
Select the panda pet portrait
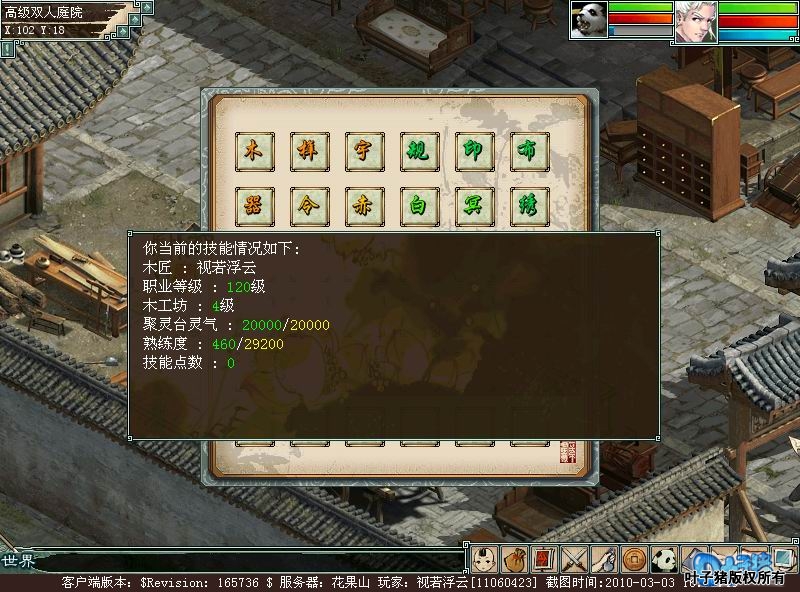(589, 20)
